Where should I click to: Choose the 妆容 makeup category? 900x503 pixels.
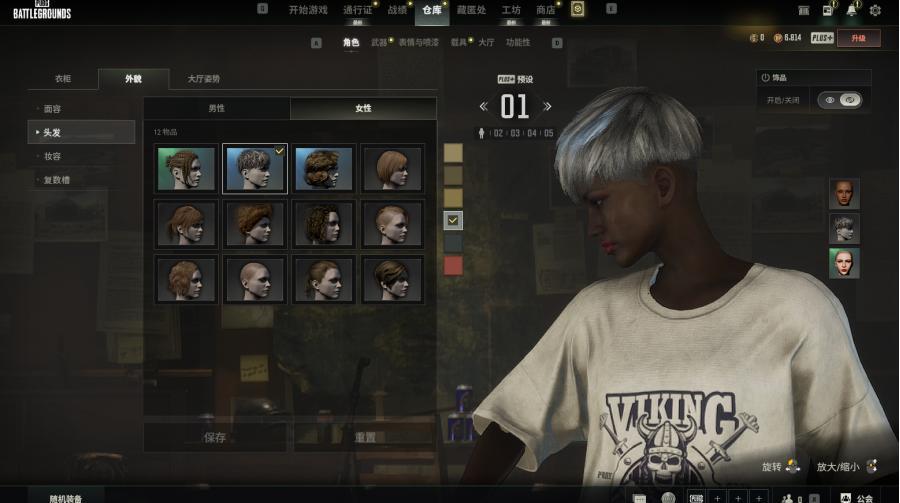click(52, 156)
